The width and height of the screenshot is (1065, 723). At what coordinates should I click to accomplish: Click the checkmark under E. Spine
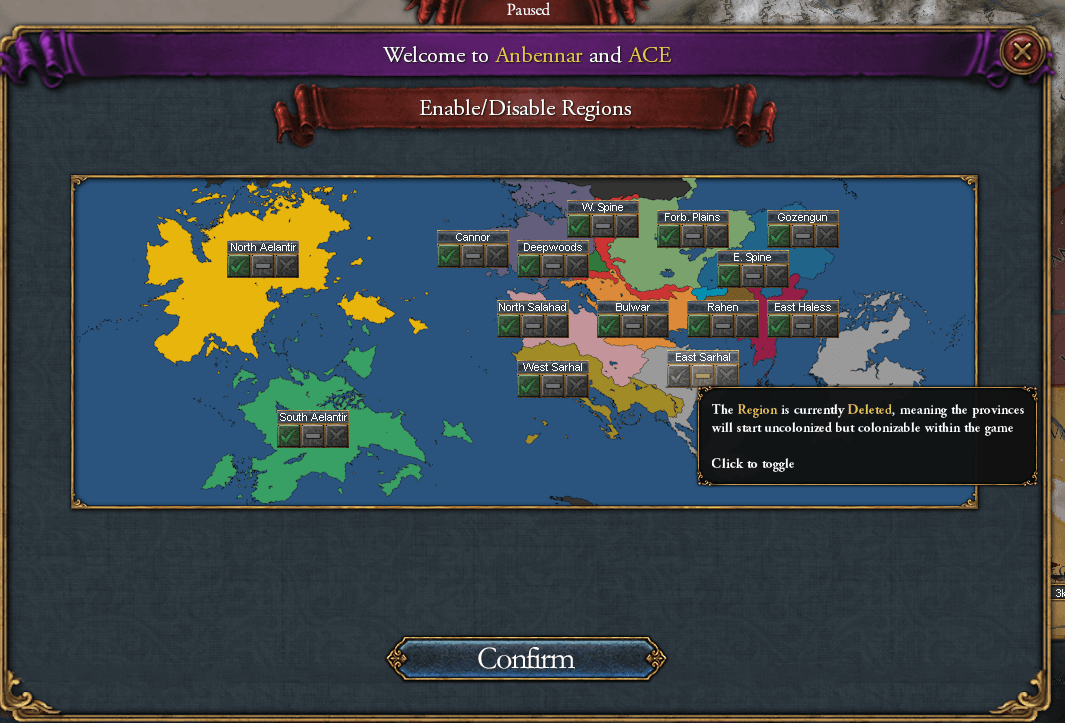click(x=729, y=276)
